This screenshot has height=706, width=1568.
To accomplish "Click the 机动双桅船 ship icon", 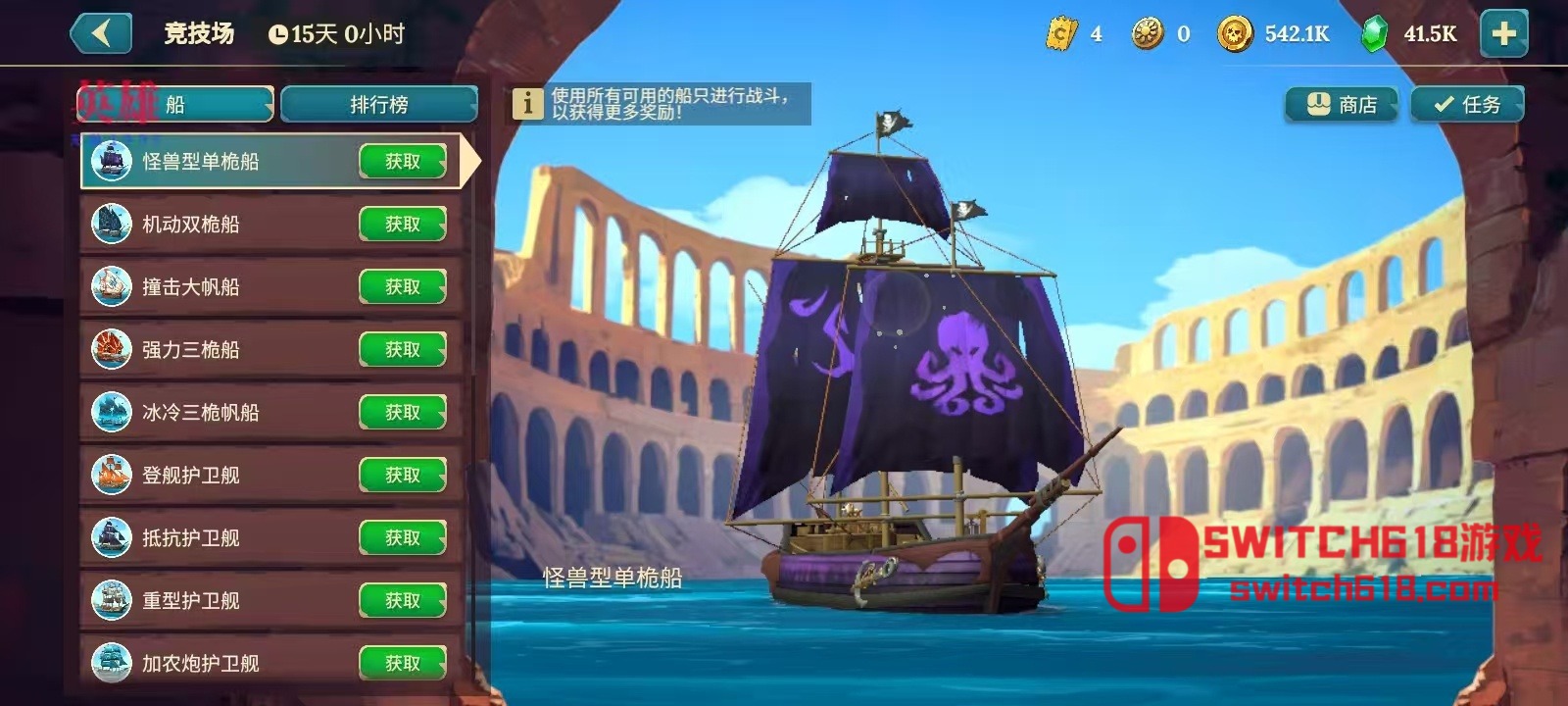I will coord(111,225).
